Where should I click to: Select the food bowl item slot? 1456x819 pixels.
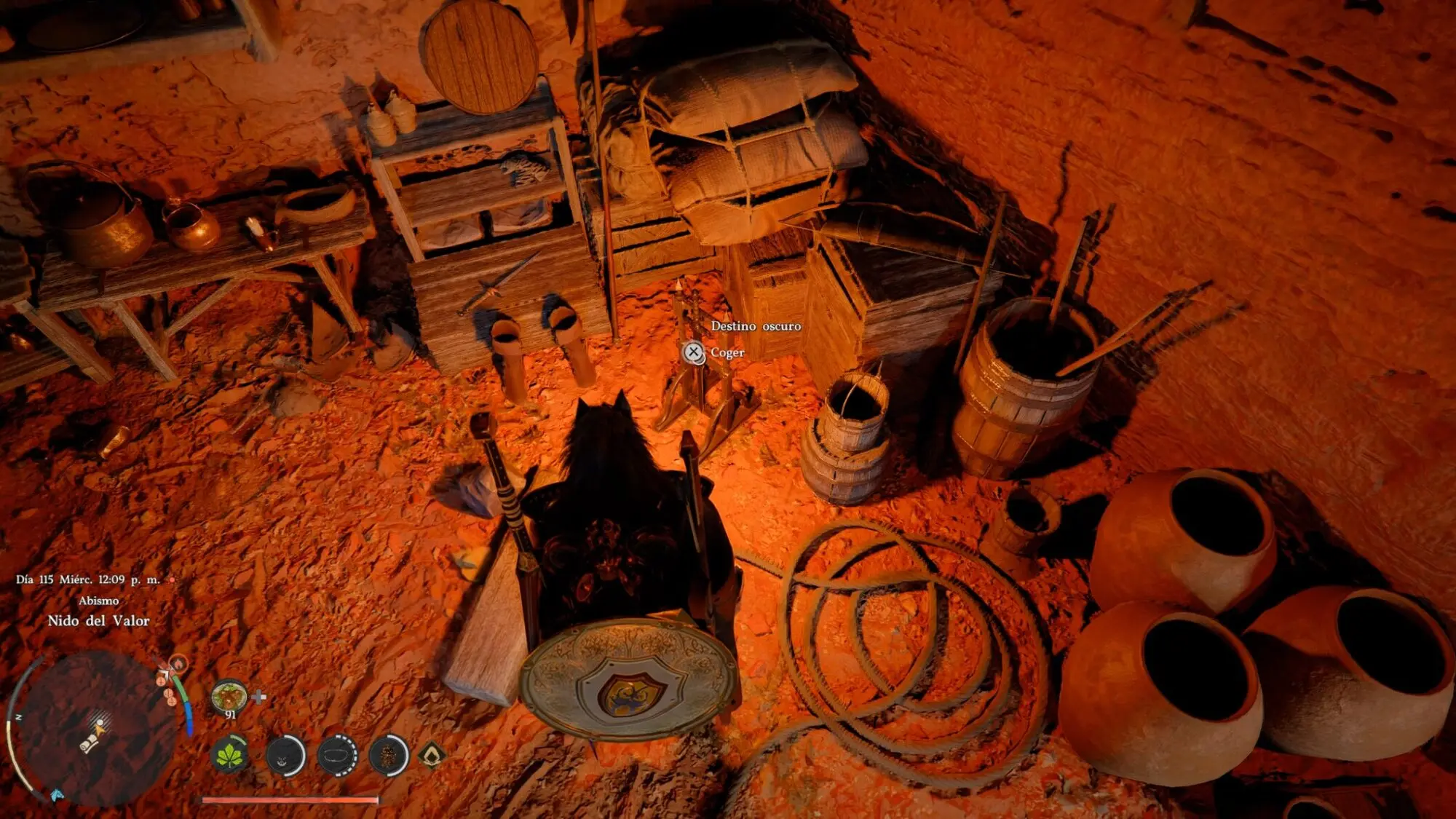coord(229,697)
